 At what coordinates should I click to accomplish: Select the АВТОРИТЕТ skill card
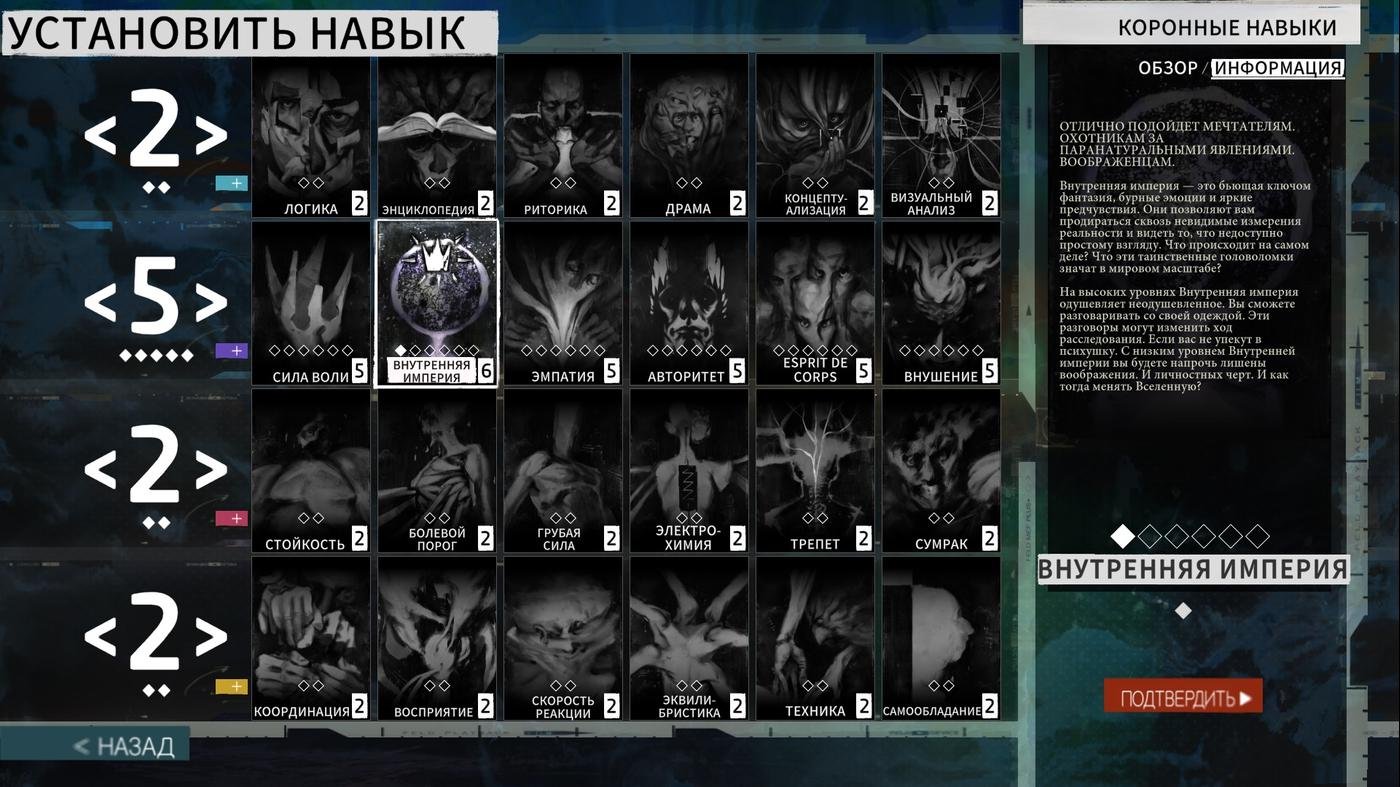pos(688,303)
